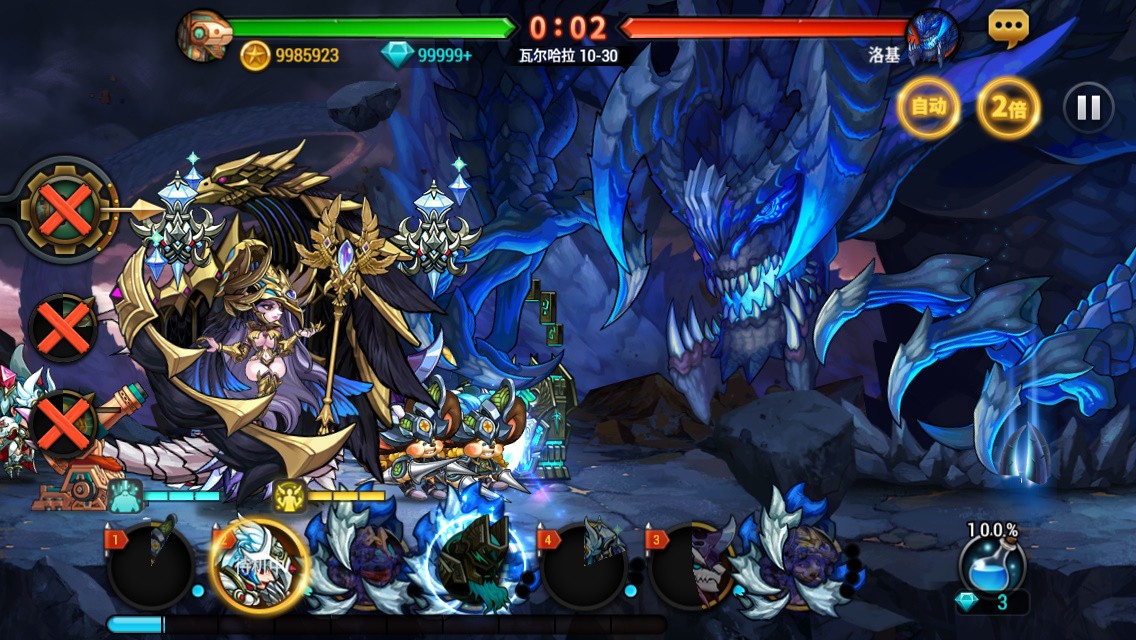Viewport: 1136px width, 640px height.
Task: Select the hero slot with cooldown number 4
Action: 585,567
